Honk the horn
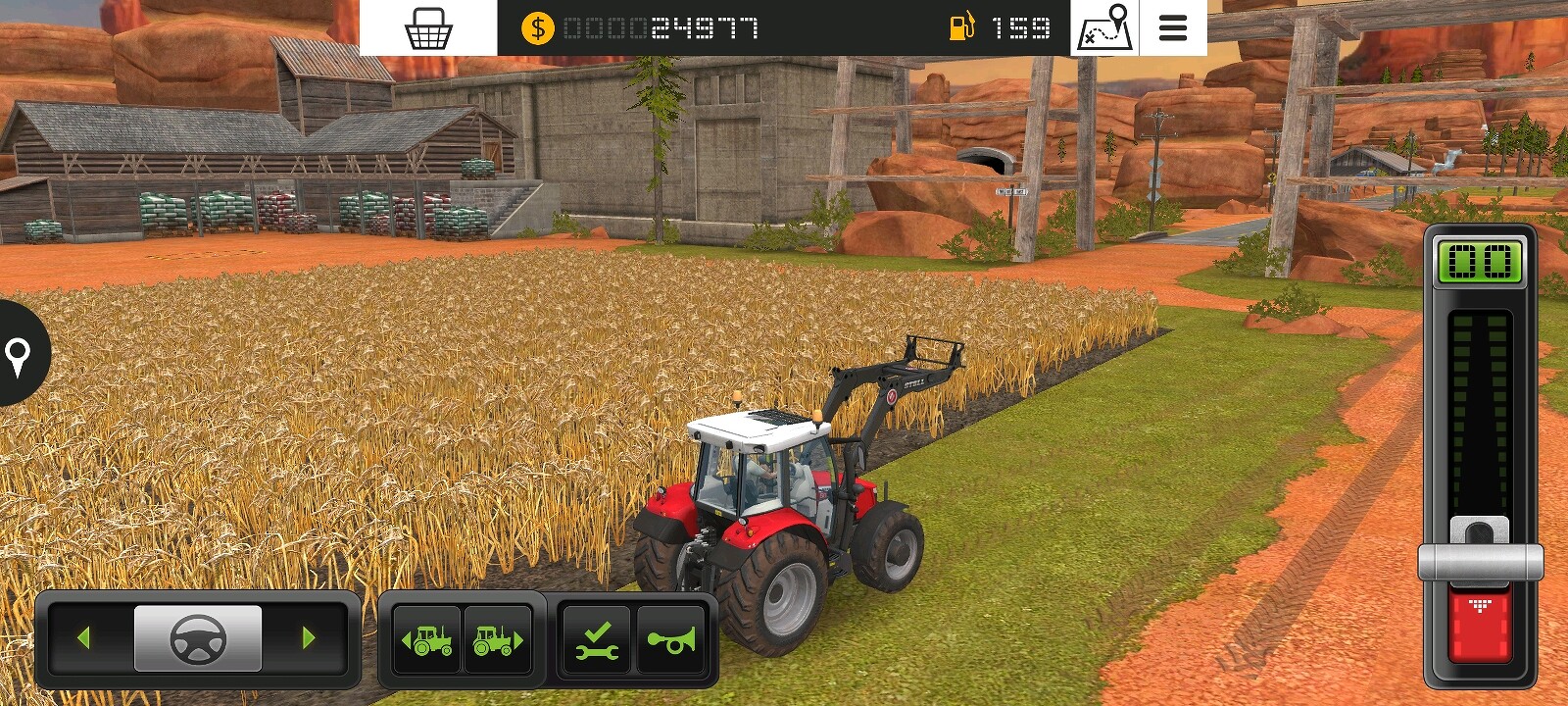 671,640
